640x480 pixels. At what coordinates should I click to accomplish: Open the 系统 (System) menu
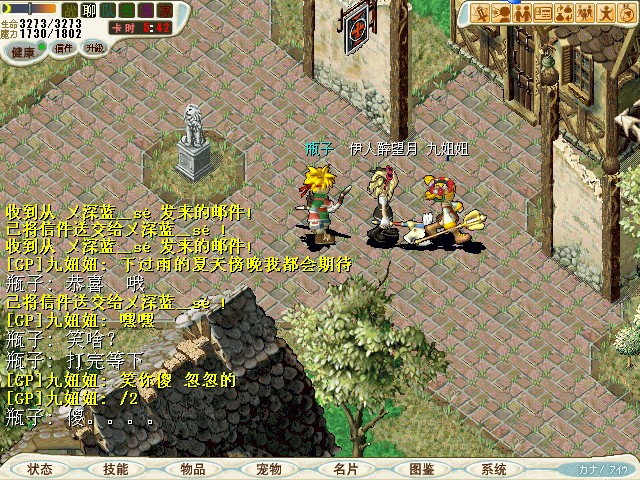pos(494,468)
